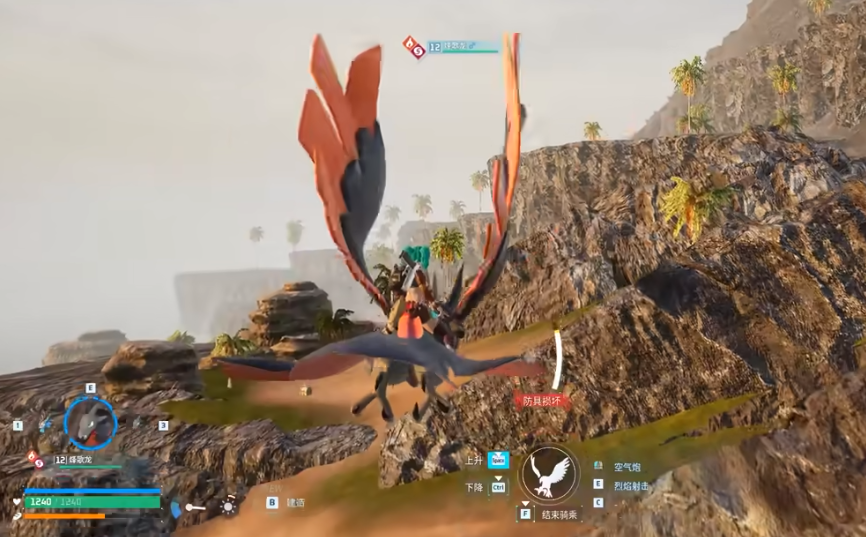Use the 烈焰射击 skill entry
Viewport: 866px width, 537px height.
tap(630, 485)
